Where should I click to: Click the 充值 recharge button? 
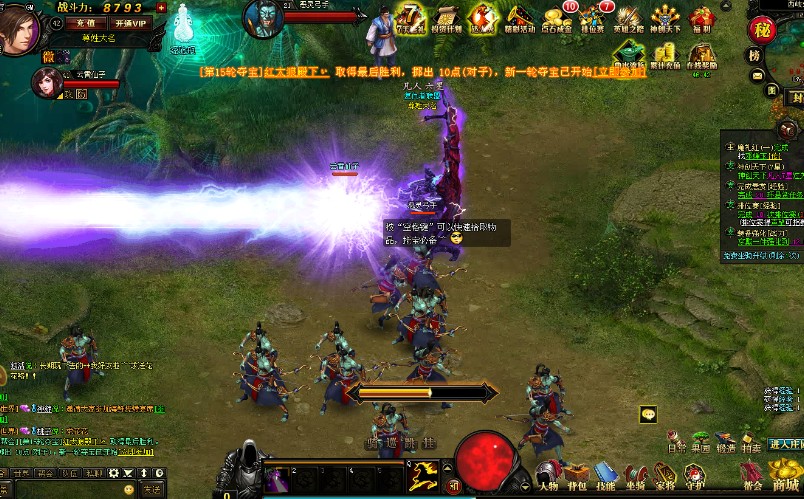click(x=85, y=22)
